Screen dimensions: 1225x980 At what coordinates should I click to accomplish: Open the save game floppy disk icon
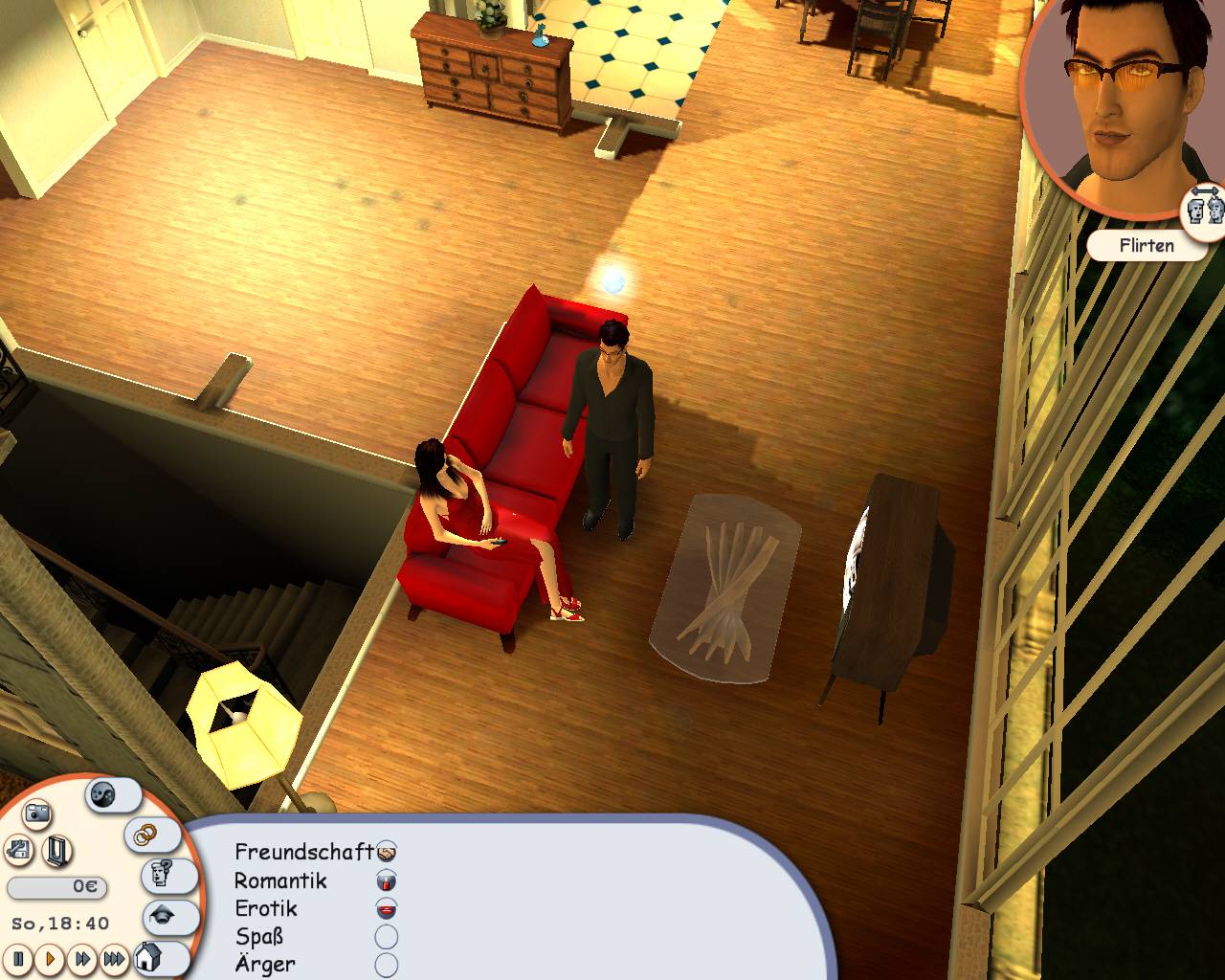click(17, 851)
